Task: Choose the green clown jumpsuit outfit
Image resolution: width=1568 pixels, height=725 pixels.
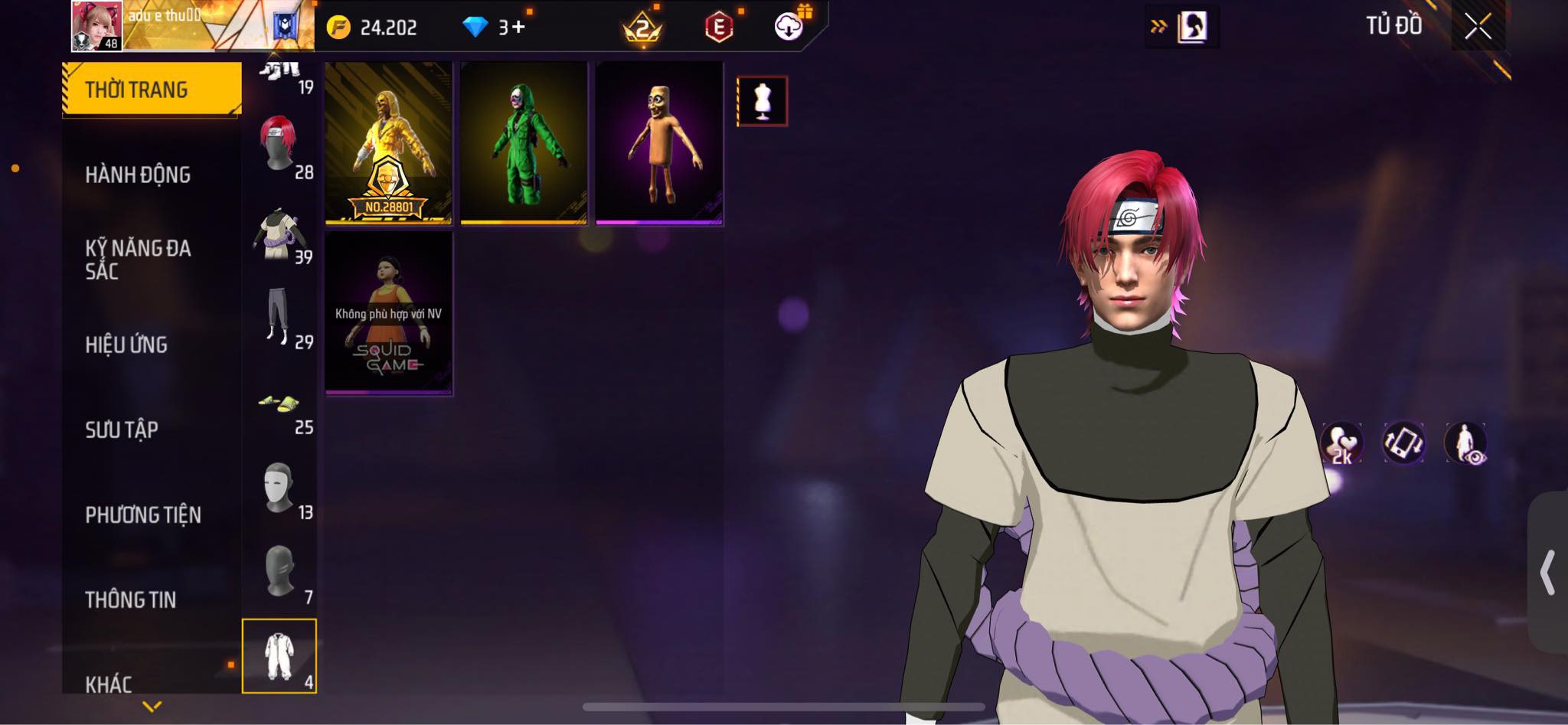Action: (524, 144)
